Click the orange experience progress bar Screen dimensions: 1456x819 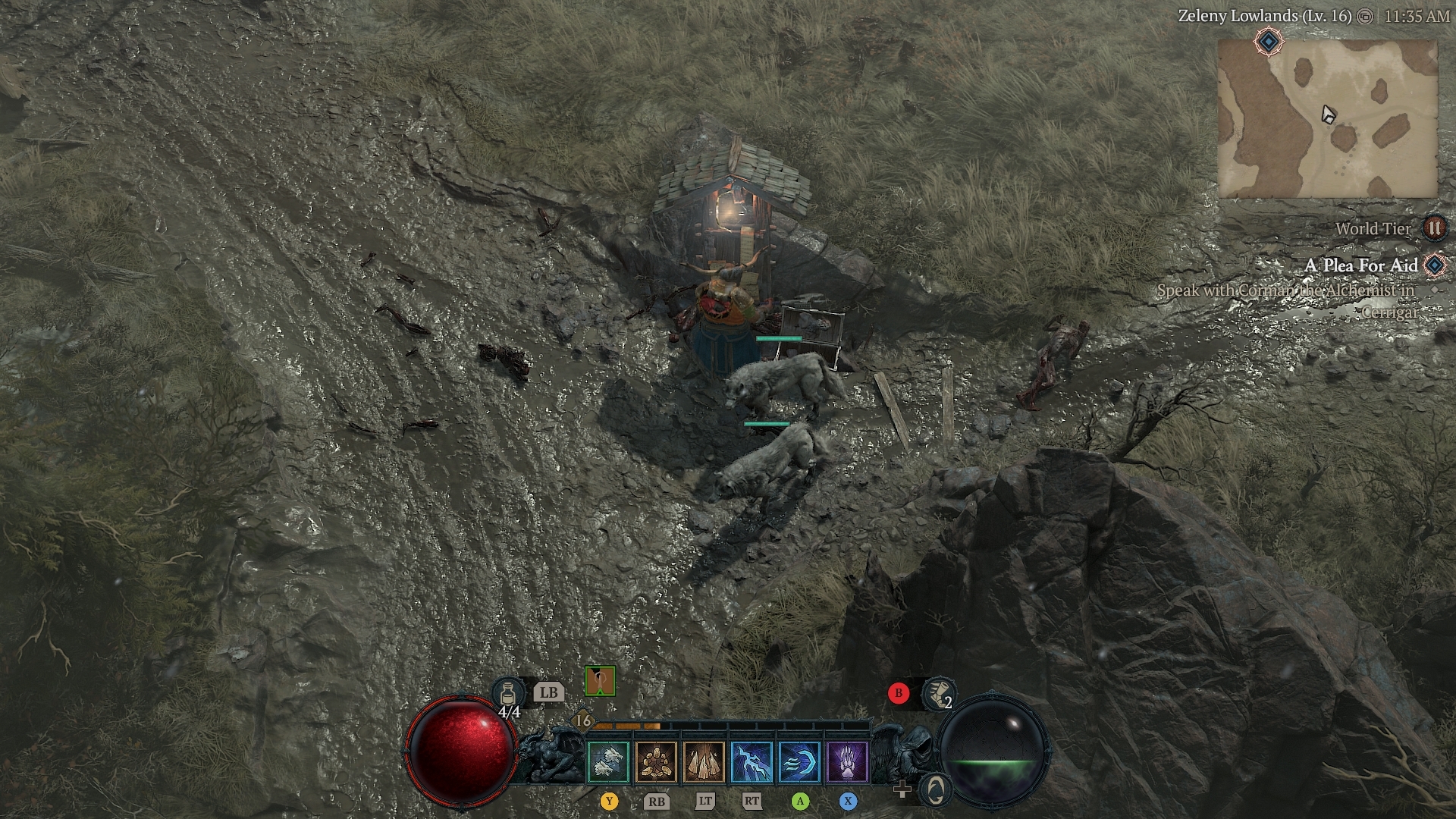coord(627,726)
